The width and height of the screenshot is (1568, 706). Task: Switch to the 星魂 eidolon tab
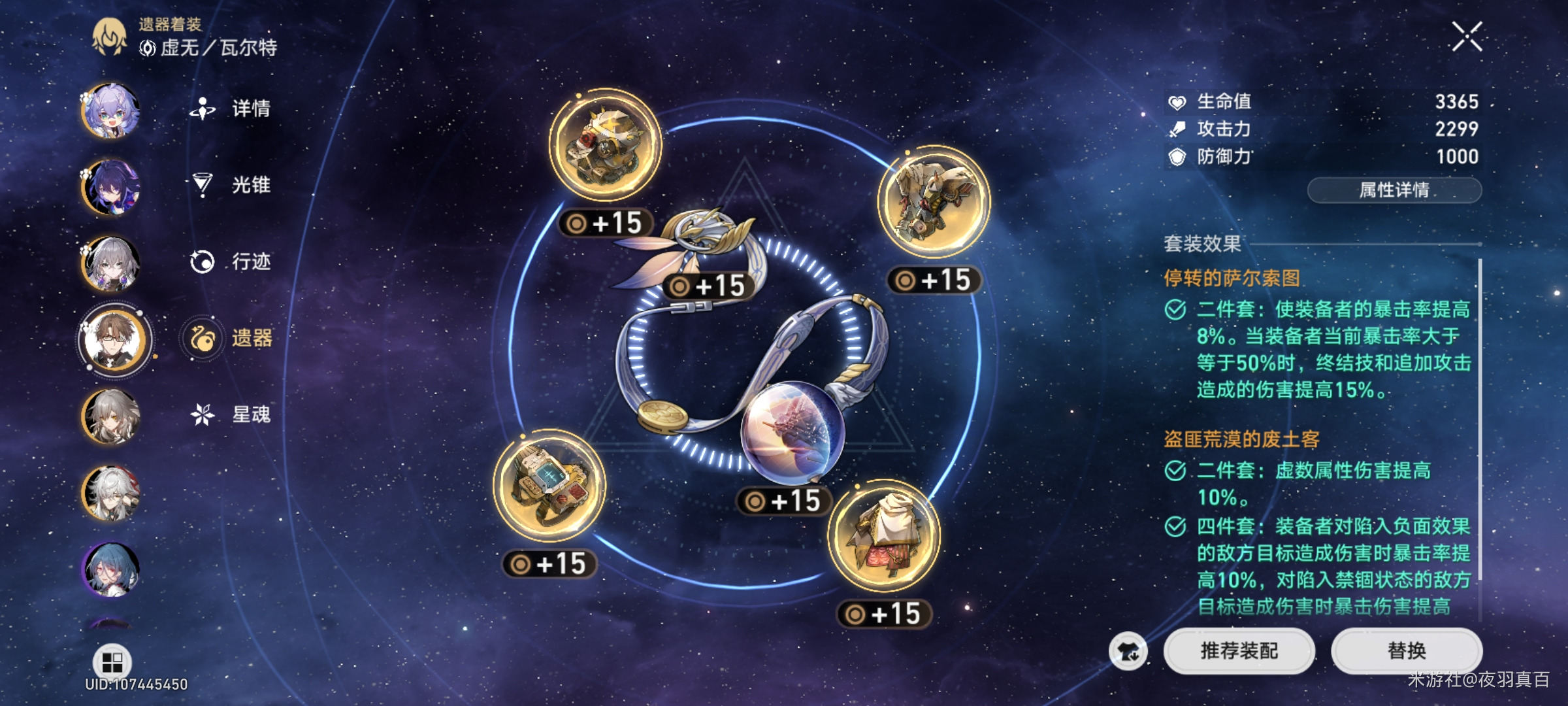(x=250, y=414)
